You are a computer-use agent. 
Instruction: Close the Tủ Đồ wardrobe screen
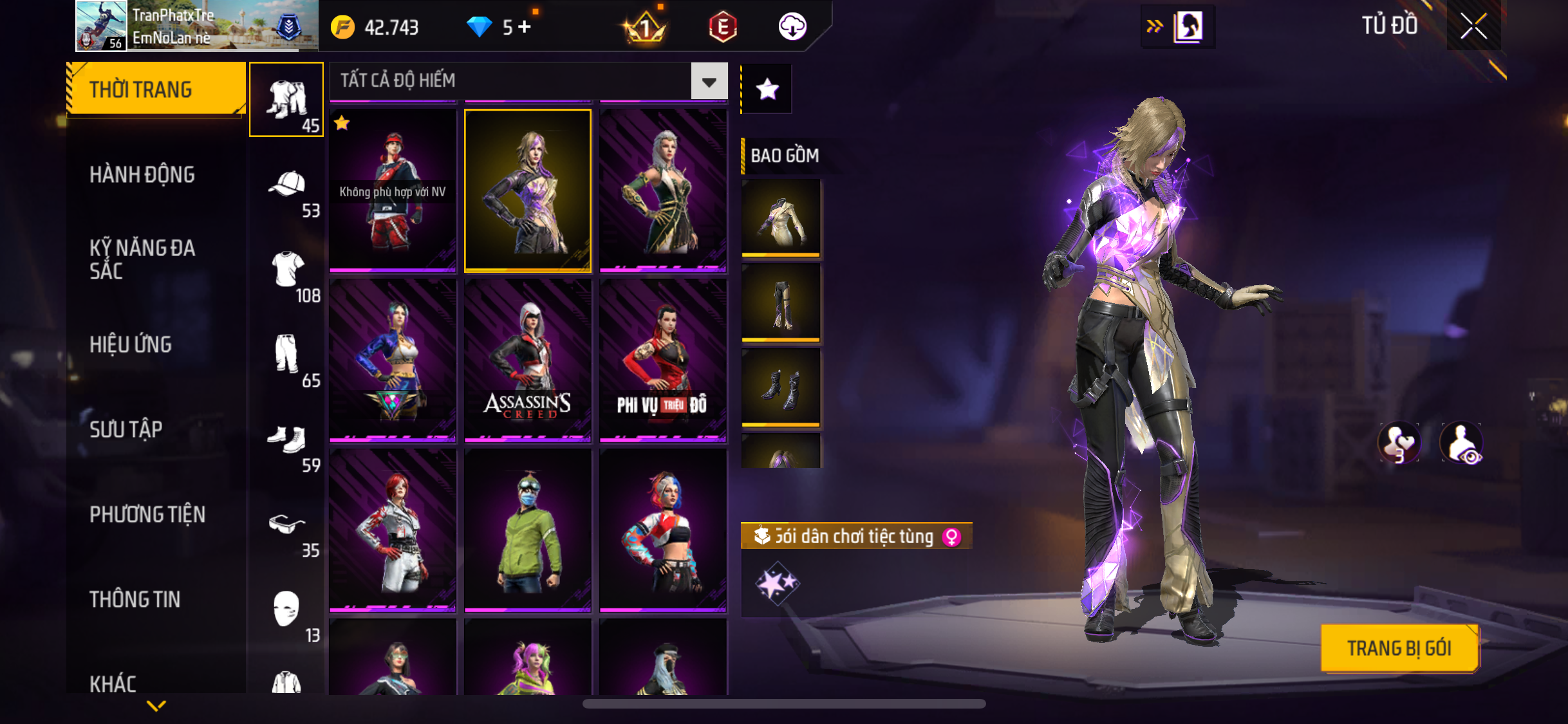pos(1473,26)
